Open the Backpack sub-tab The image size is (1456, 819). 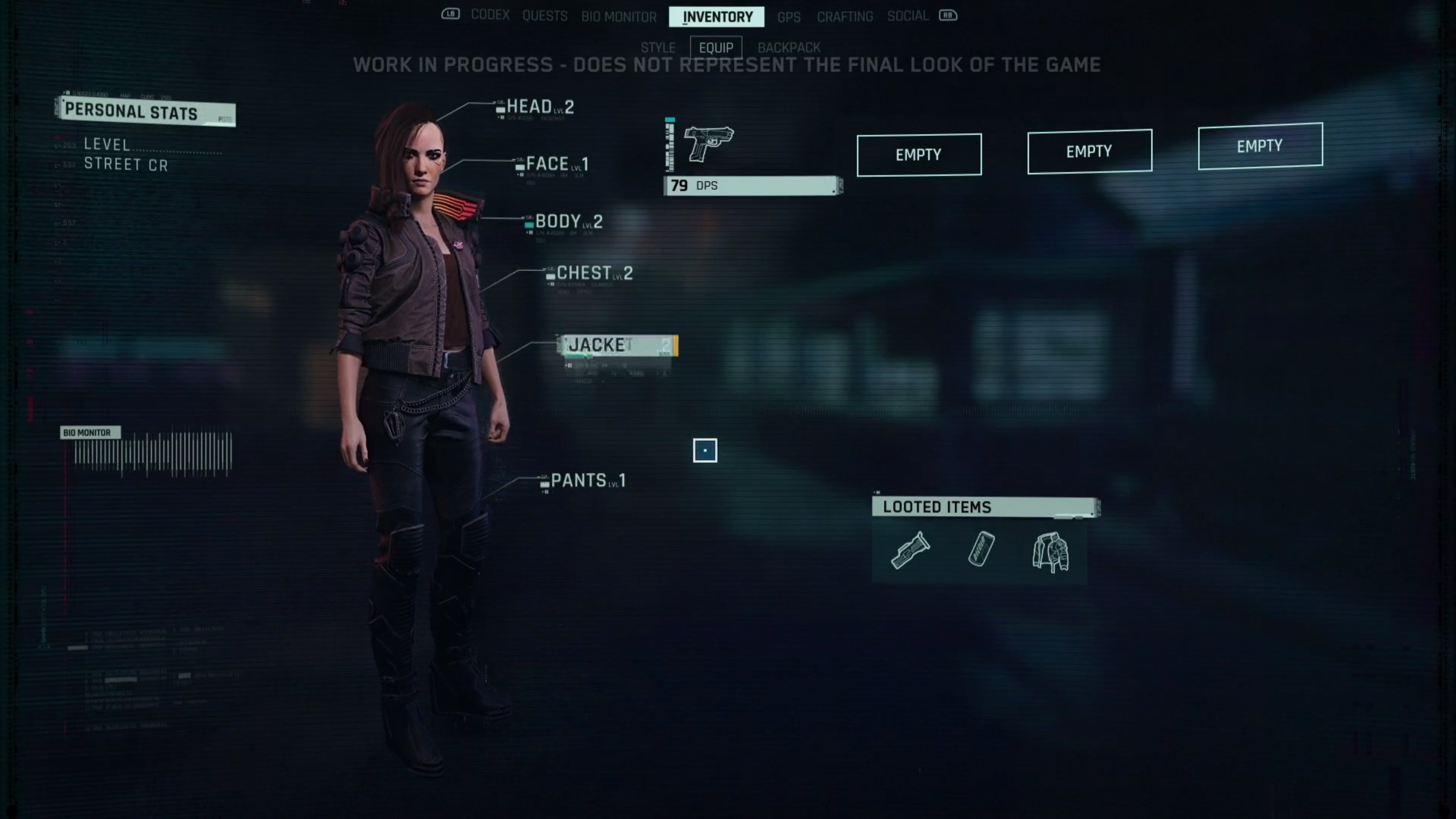coord(788,48)
